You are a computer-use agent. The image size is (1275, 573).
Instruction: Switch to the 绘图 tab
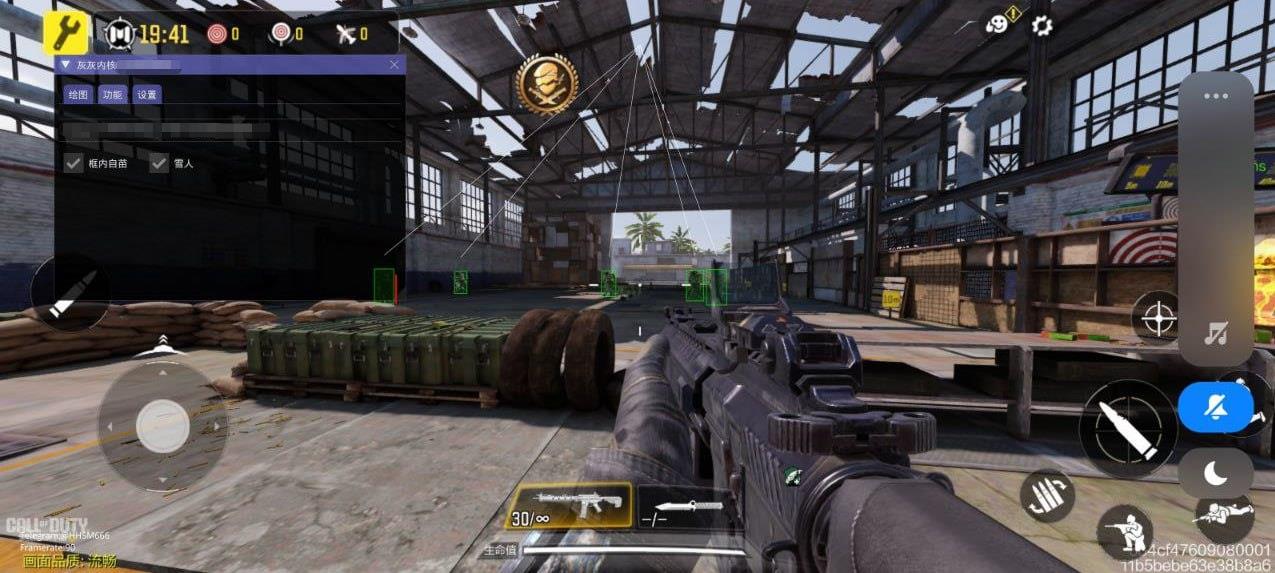77,95
